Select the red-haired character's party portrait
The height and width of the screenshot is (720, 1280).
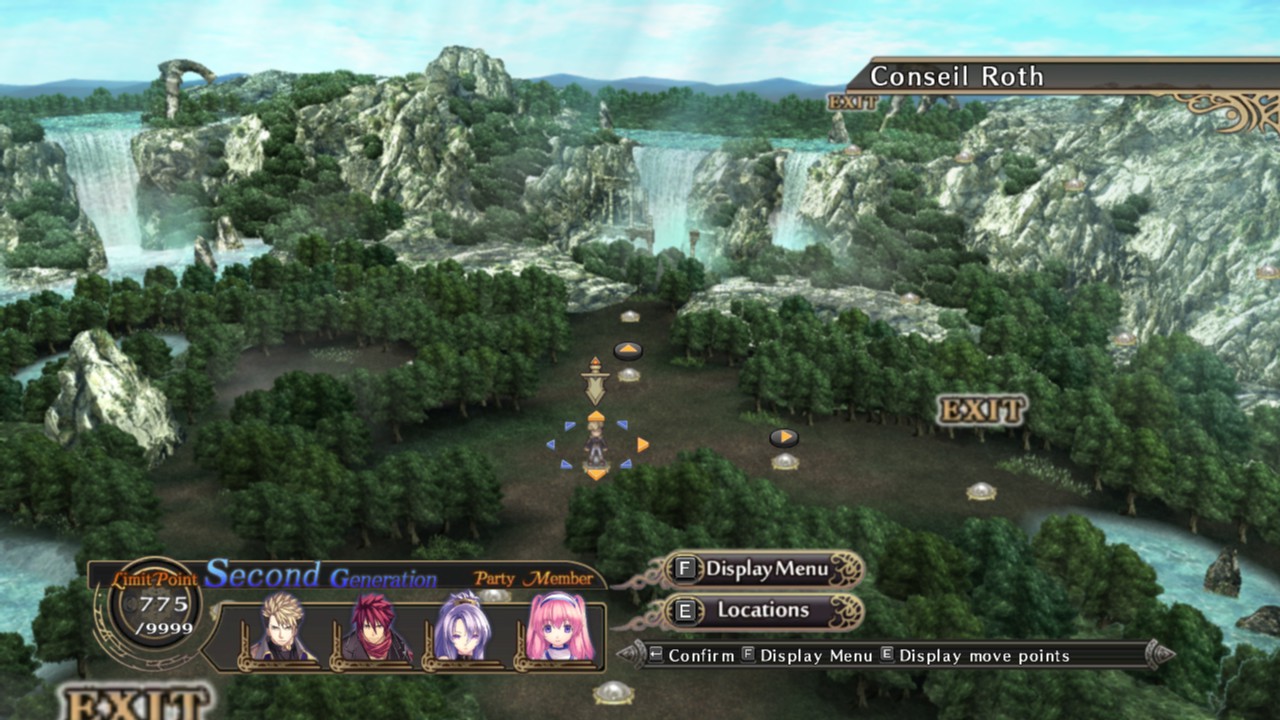[x=372, y=627]
